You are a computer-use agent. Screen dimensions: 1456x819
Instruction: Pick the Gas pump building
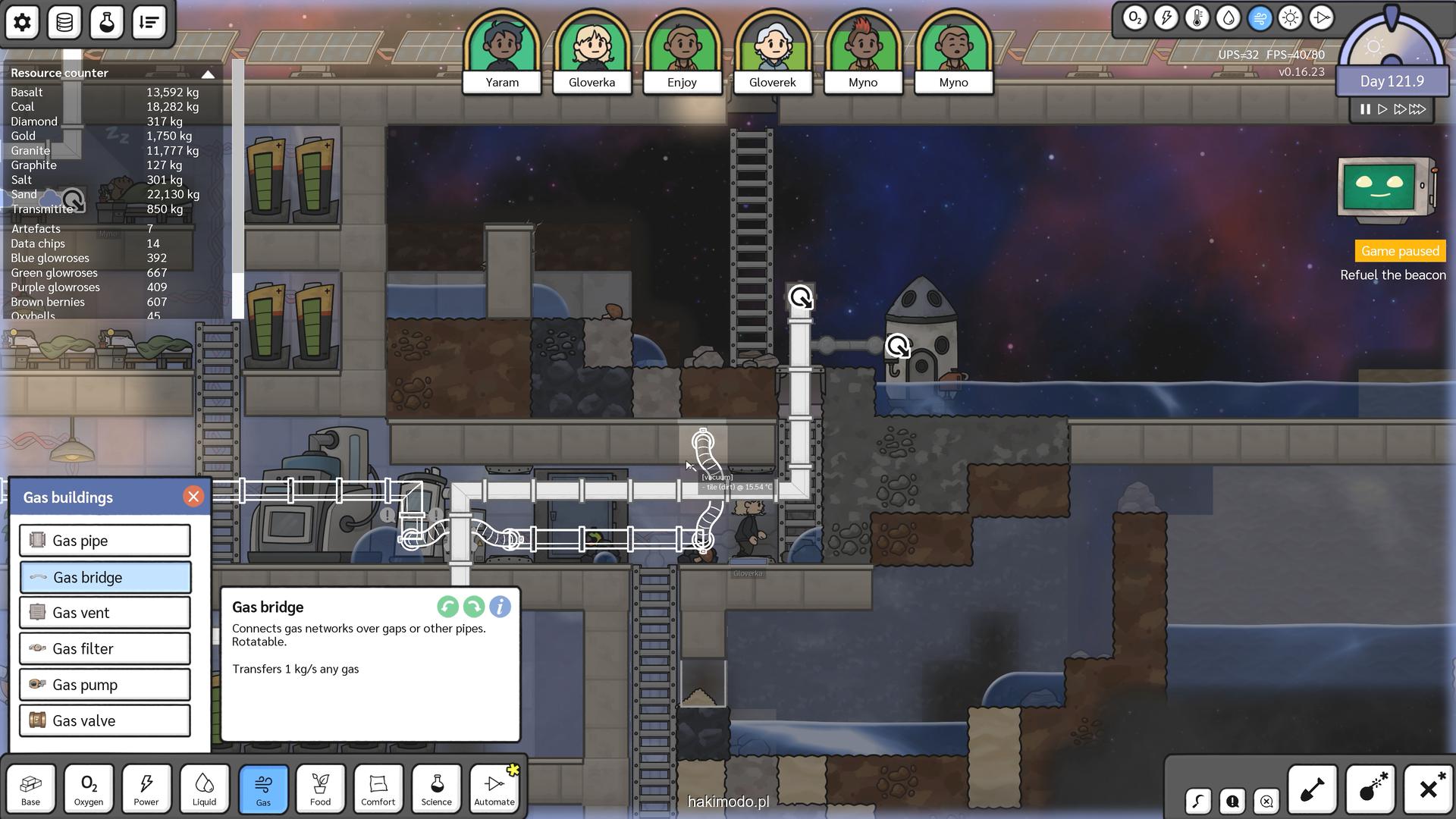point(105,685)
